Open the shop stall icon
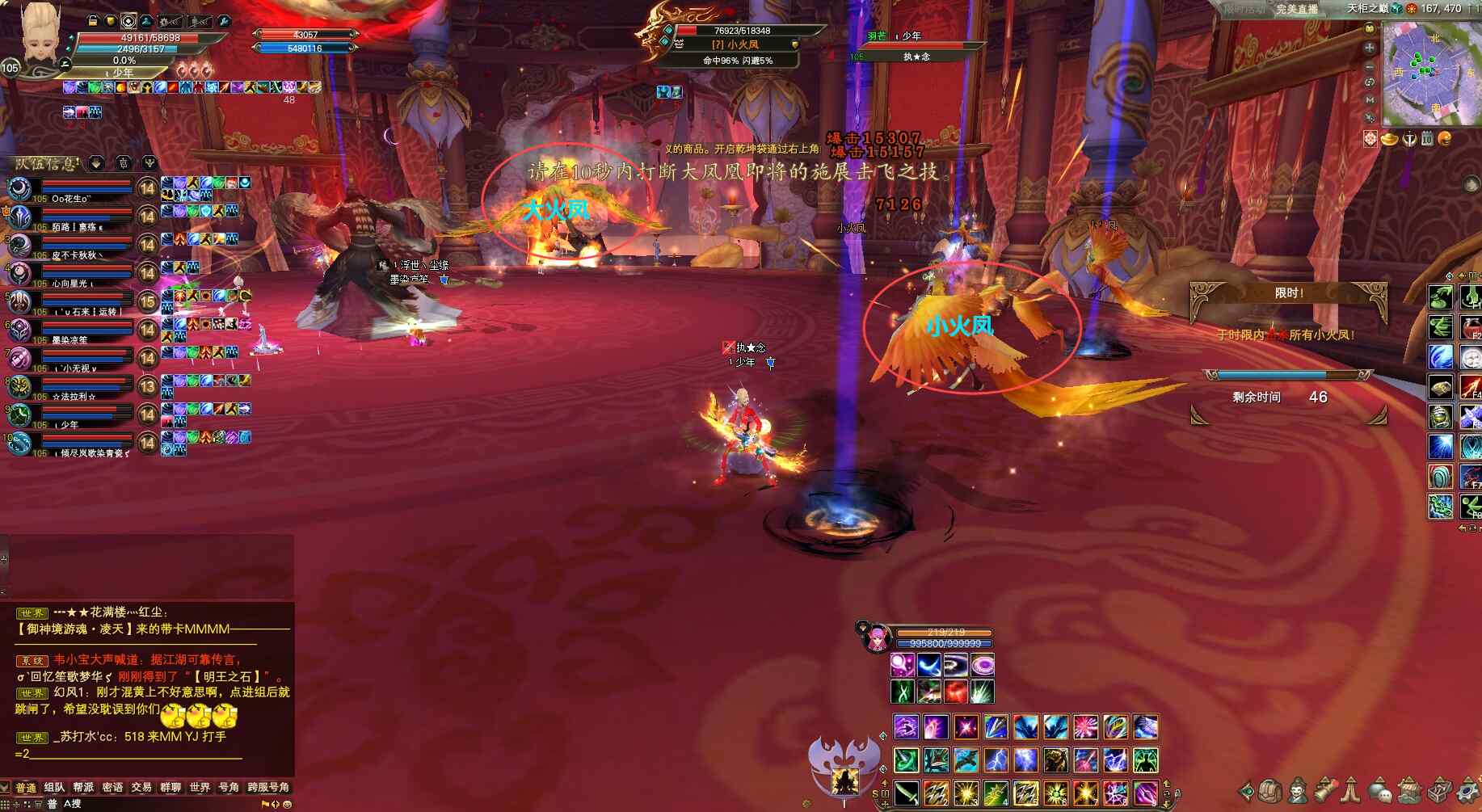Viewport: 1482px width, 812px height. [x=1408, y=790]
